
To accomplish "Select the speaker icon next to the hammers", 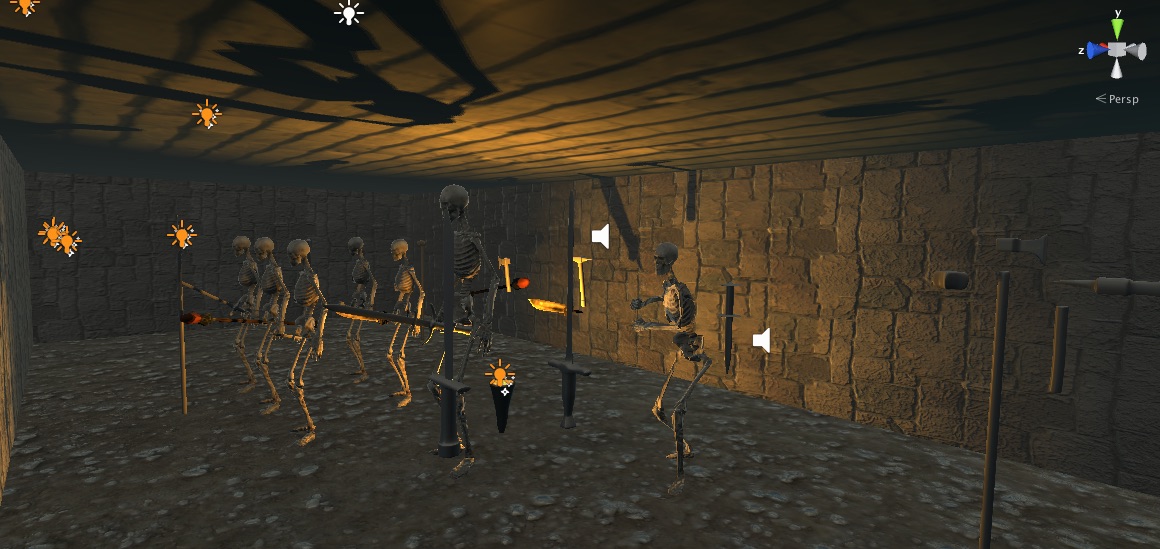I will [x=600, y=236].
